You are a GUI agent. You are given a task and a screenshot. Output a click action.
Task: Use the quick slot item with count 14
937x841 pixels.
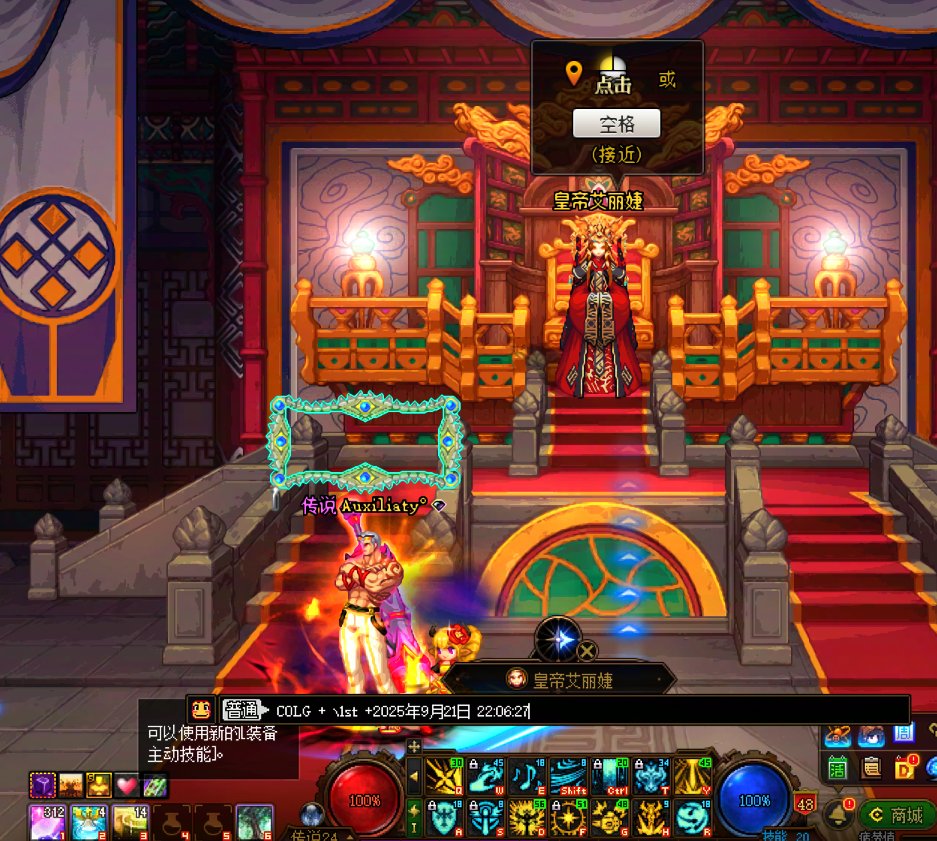(129, 820)
